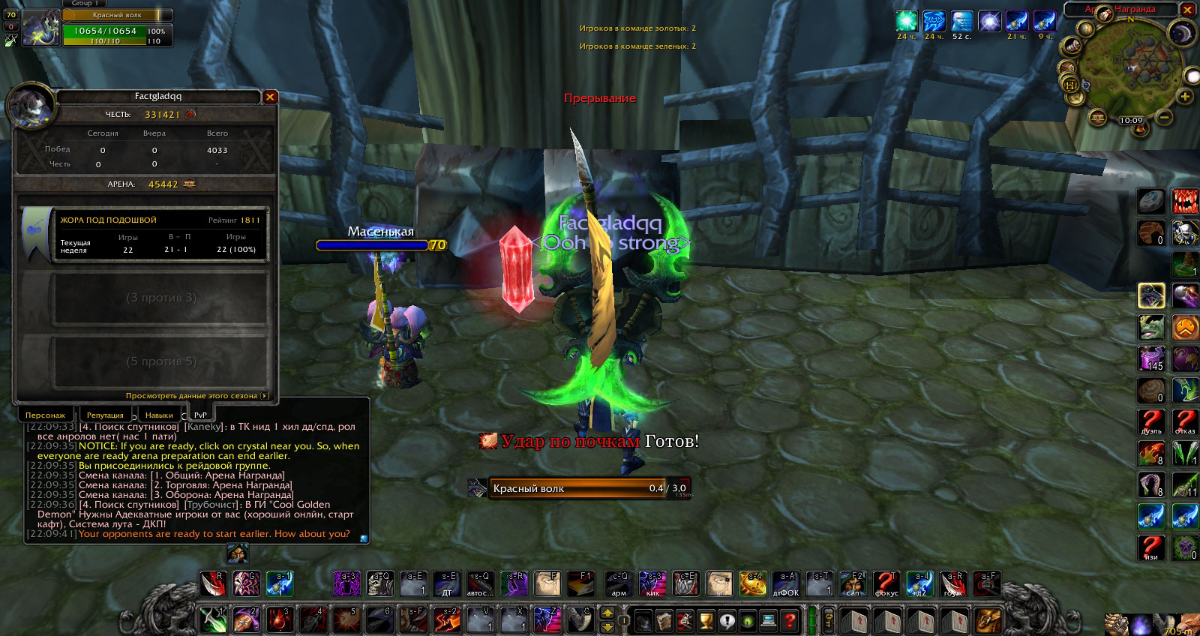Viewport: 1200px width, 636px height.
Task: Close the Factgladqq PvP window
Action: tap(270, 97)
